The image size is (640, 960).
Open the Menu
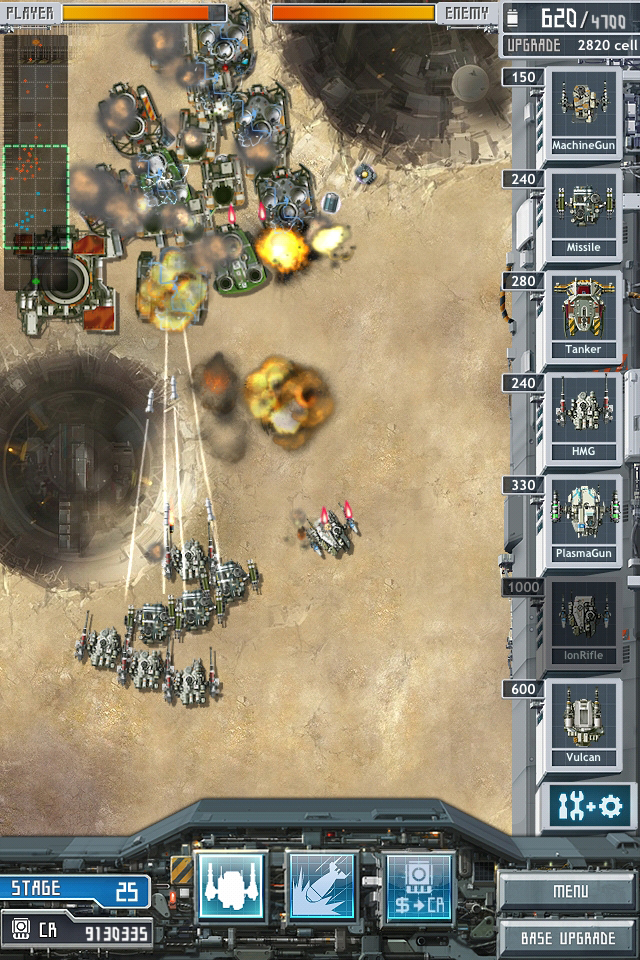(x=570, y=890)
